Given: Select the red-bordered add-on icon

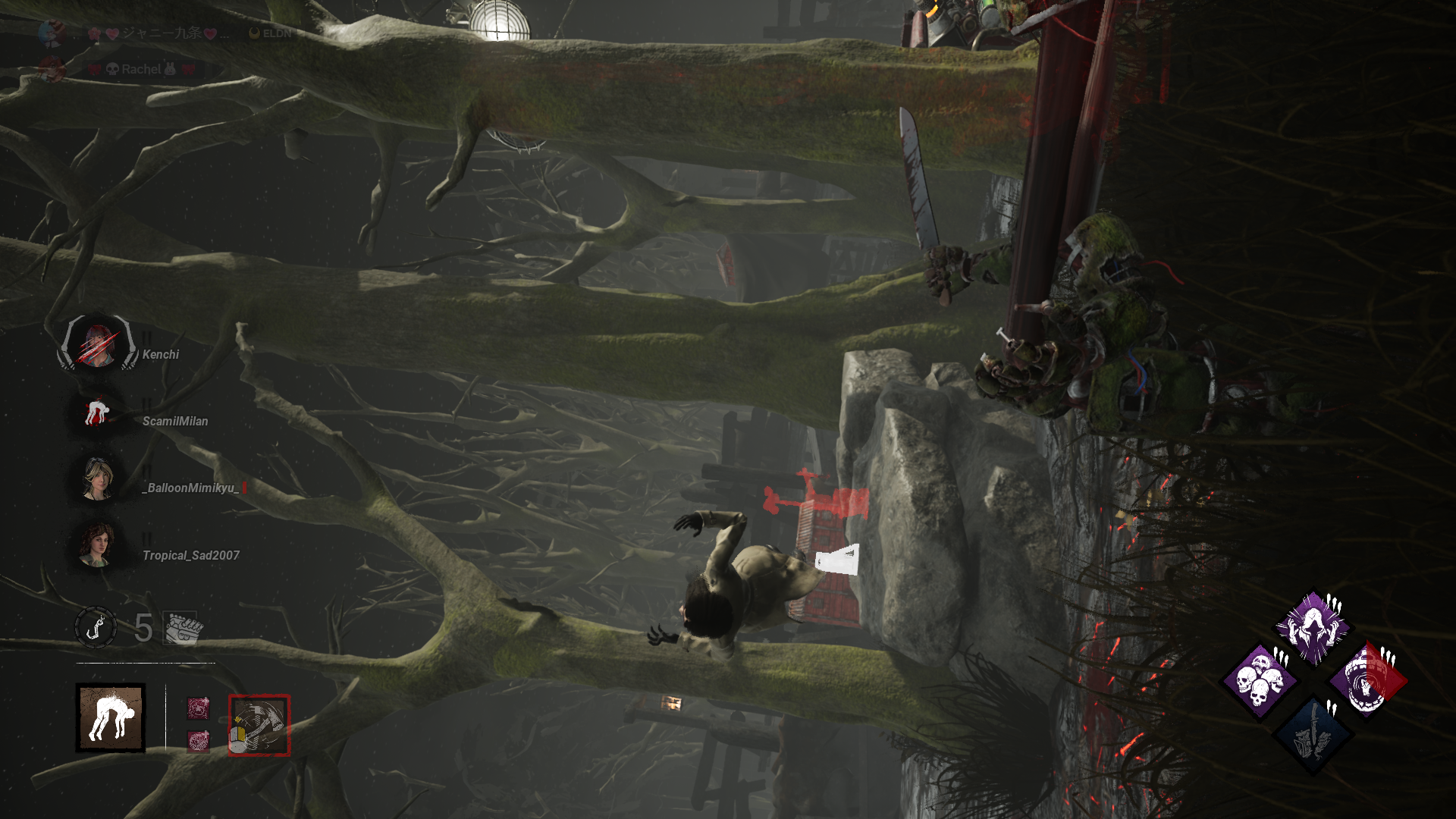Looking at the screenshot, I should 259,726.
